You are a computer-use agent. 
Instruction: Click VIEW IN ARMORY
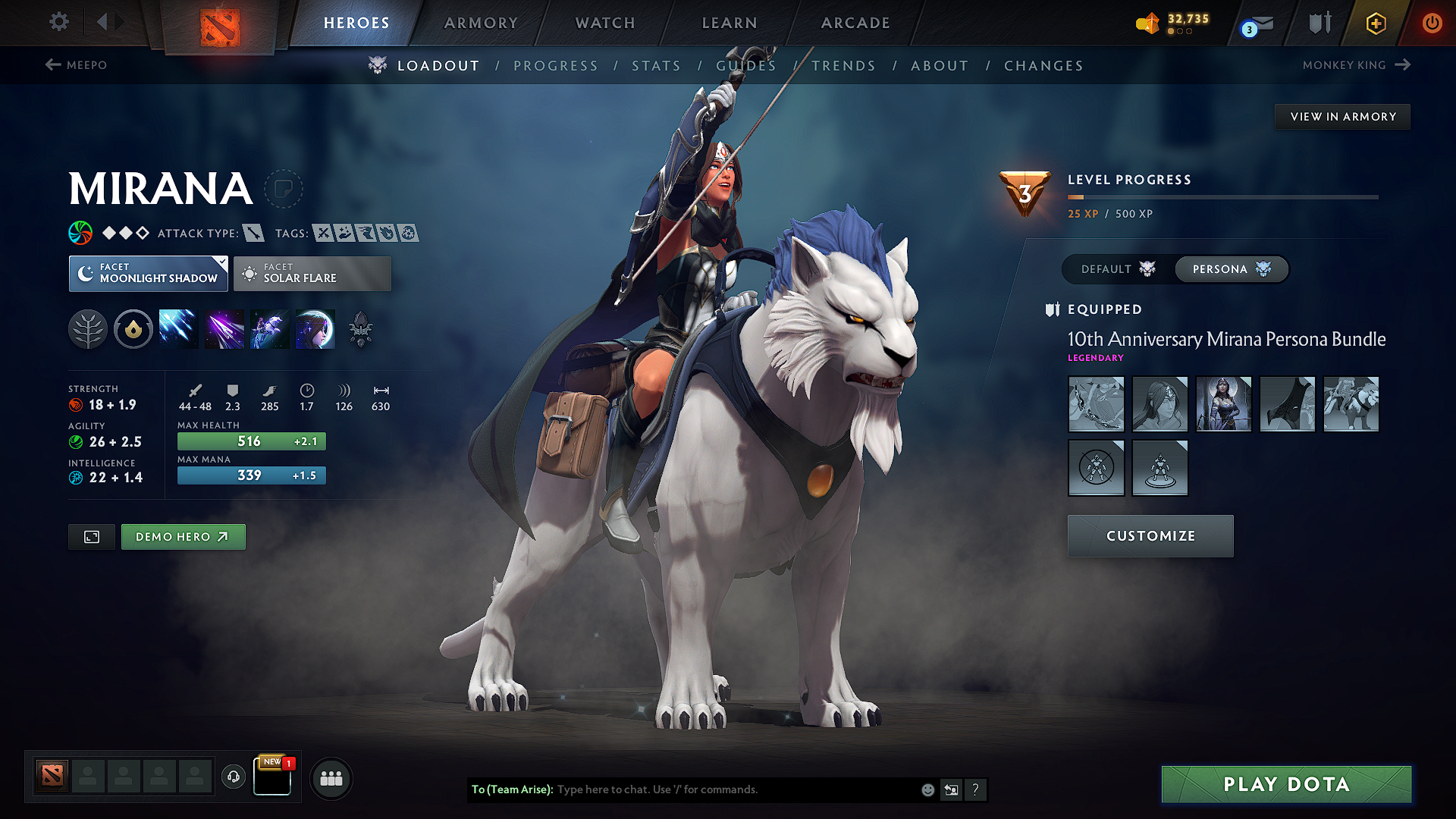[x=1342, y=116]
